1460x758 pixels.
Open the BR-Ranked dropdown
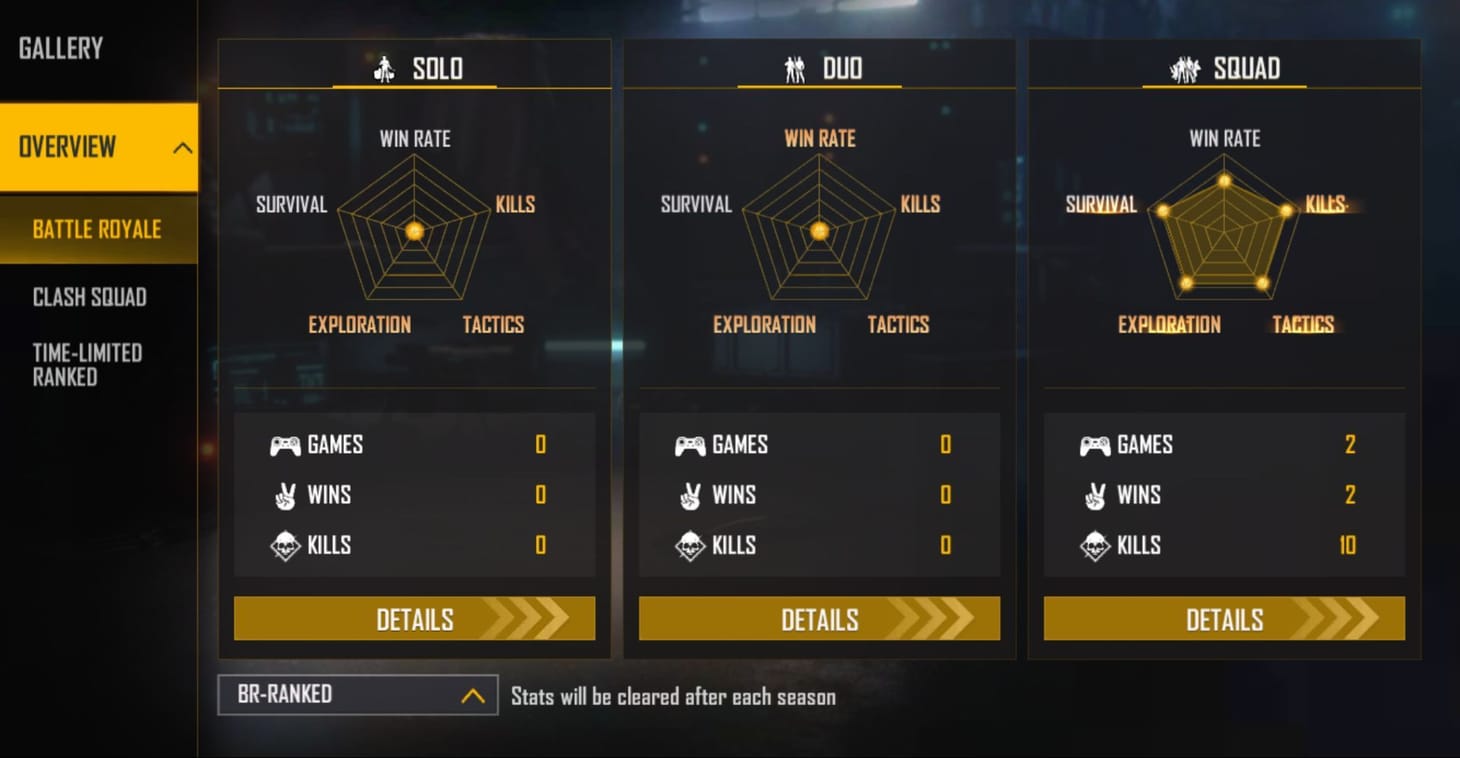[x=357, y=693]
